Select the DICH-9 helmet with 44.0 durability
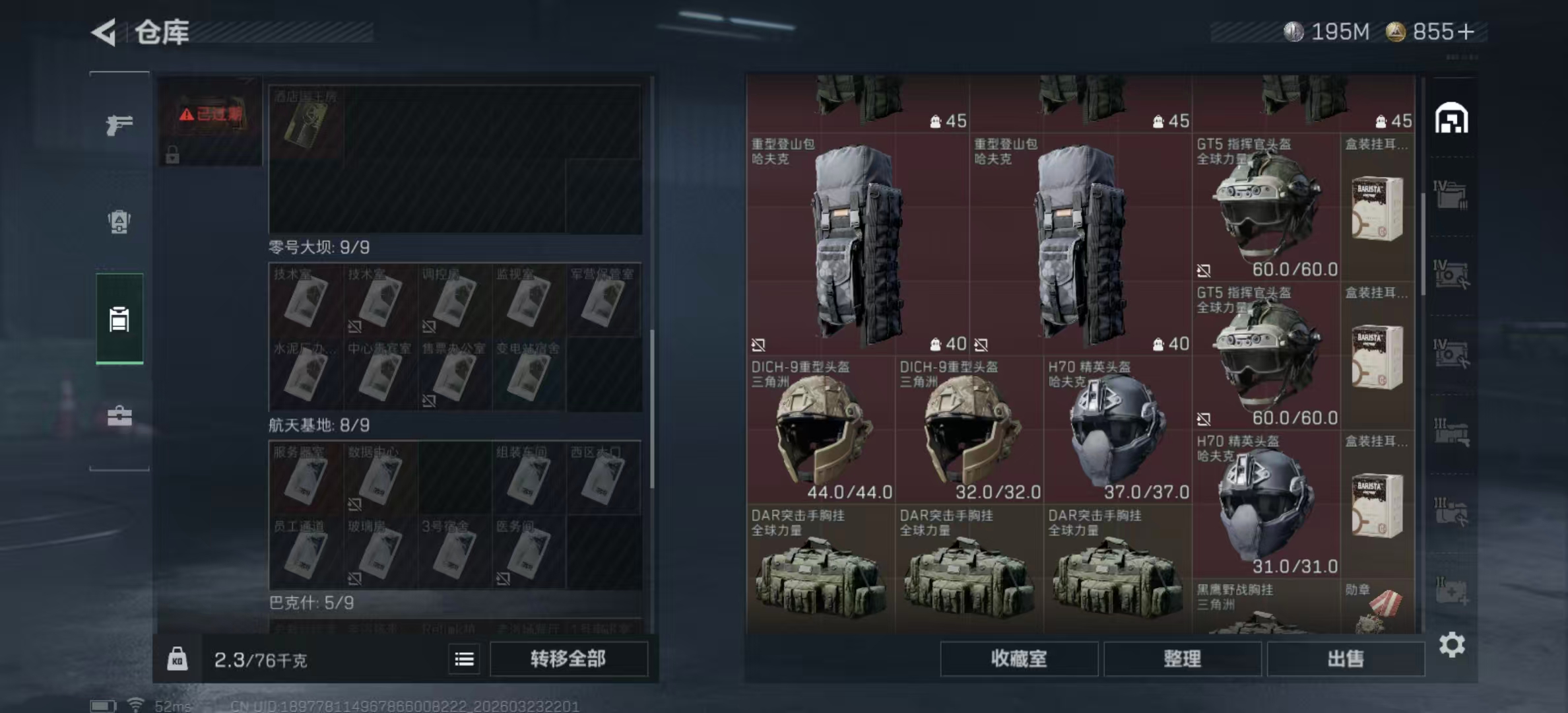The width and height of the screenshot is (1568, 713). [821, 430]
